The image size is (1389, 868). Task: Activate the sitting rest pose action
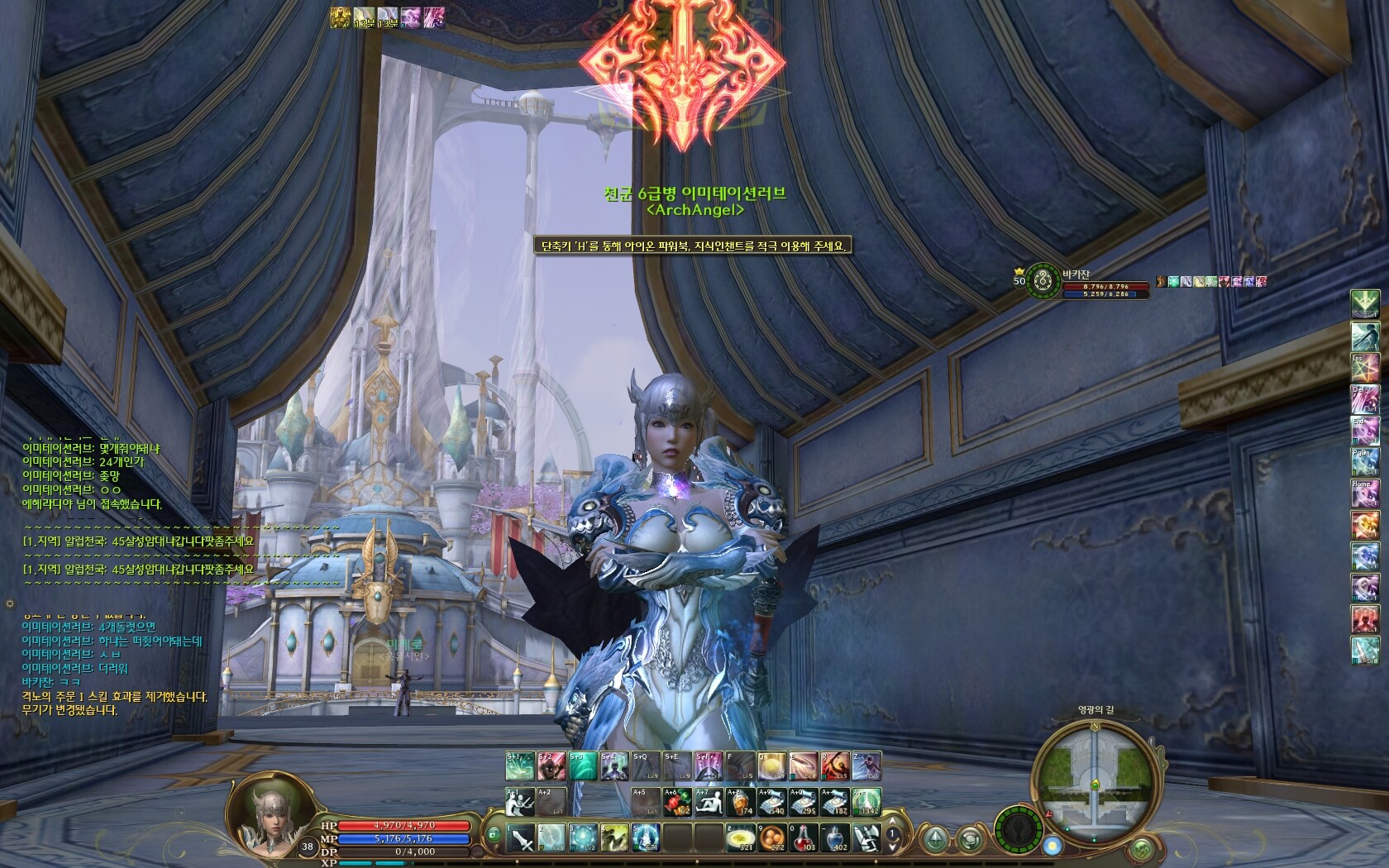709,802
